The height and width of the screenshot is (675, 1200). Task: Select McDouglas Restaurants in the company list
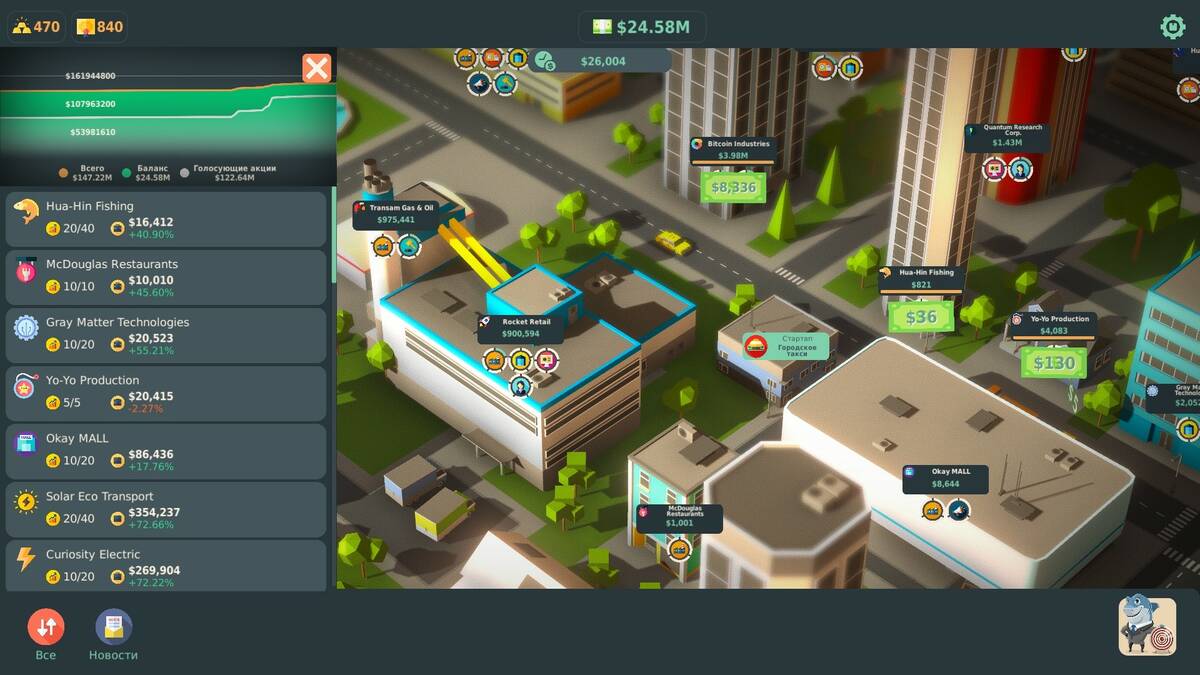pyautogui.click(x=166, y=277)
